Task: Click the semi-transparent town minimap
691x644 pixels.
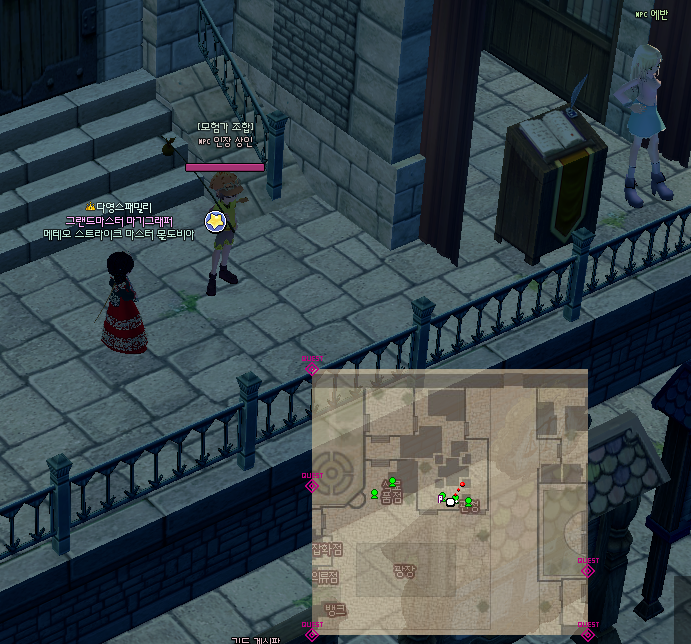Action: 450,500
